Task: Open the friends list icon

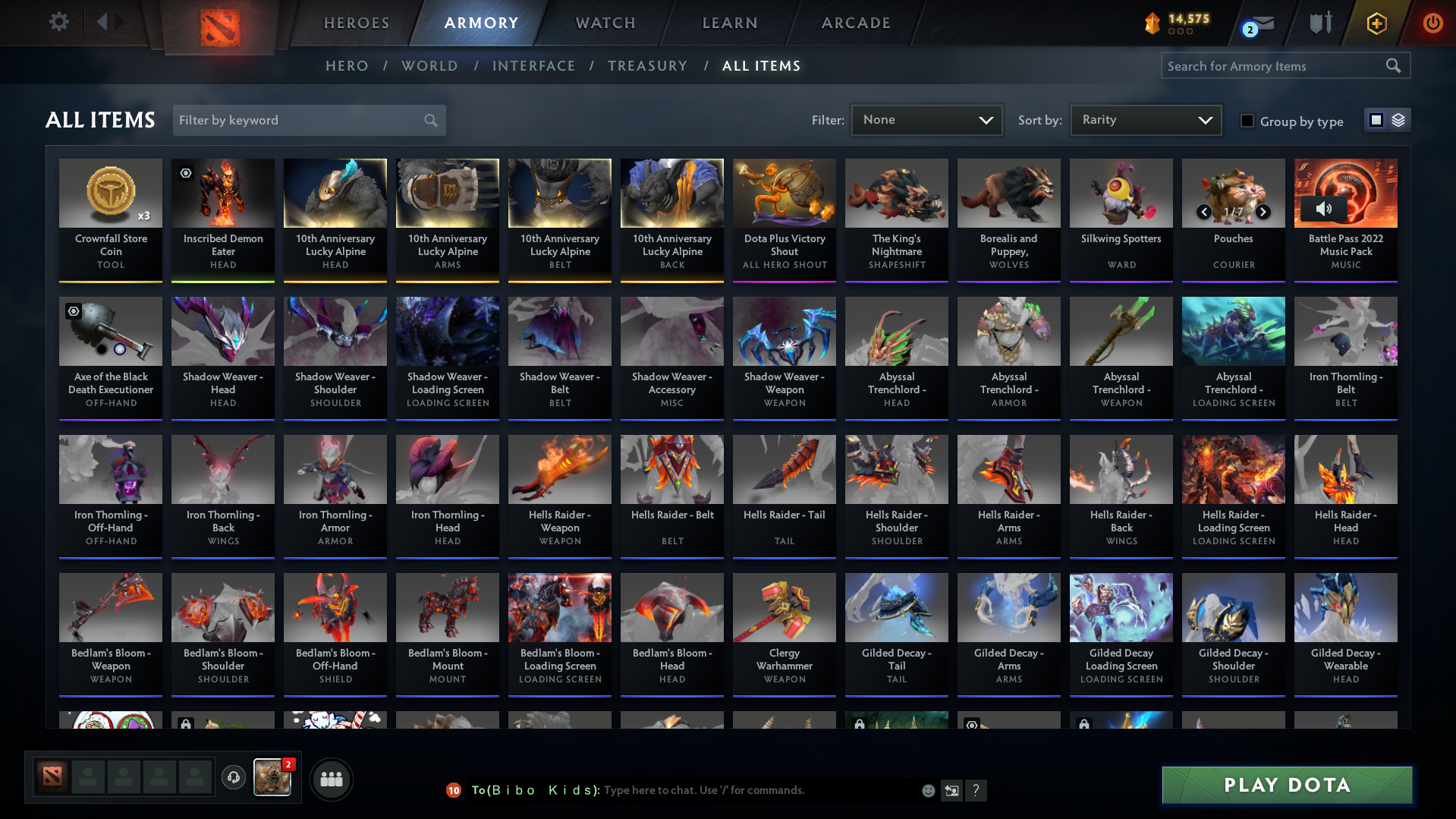Action: click(331, 778)
